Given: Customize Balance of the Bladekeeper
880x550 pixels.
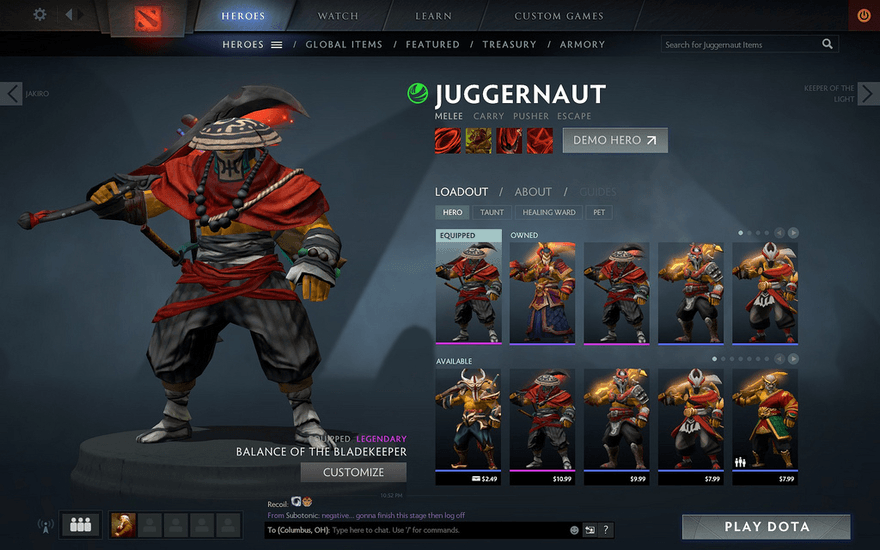Looking at the screenshot, I should pyautogui.click(x=354, y=472).
